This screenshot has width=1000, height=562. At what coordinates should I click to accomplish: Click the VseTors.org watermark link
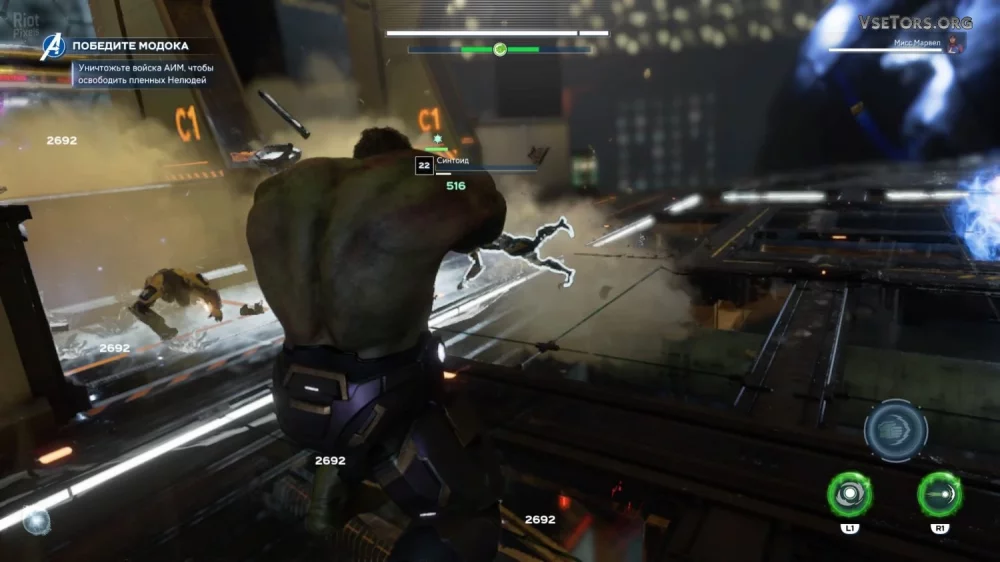click(x=914, y=21)
